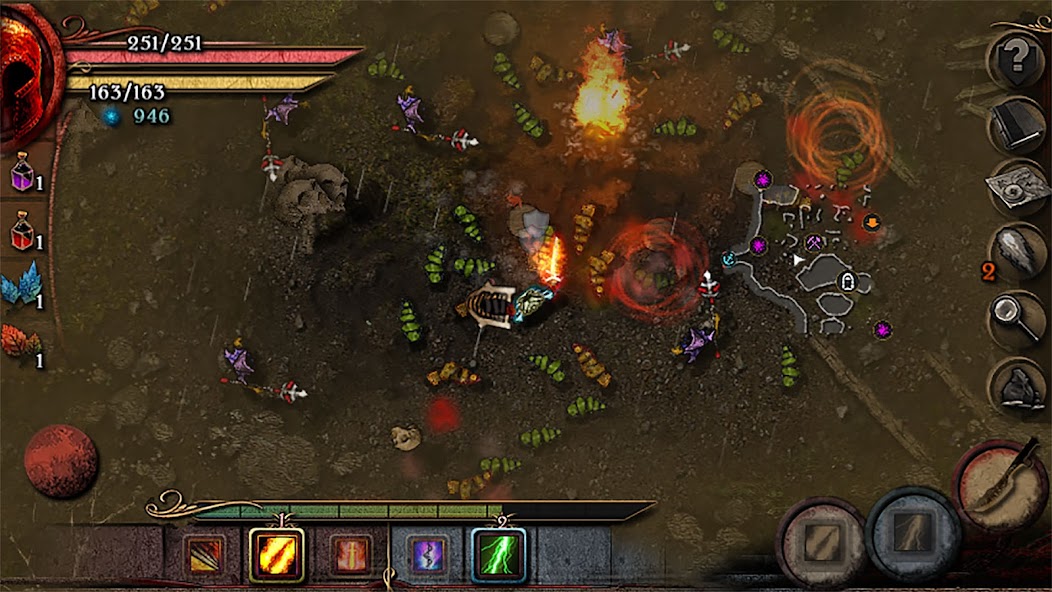
Task: Select the flaming sword skill in hotbar
Action: click(x=276, y=554)
